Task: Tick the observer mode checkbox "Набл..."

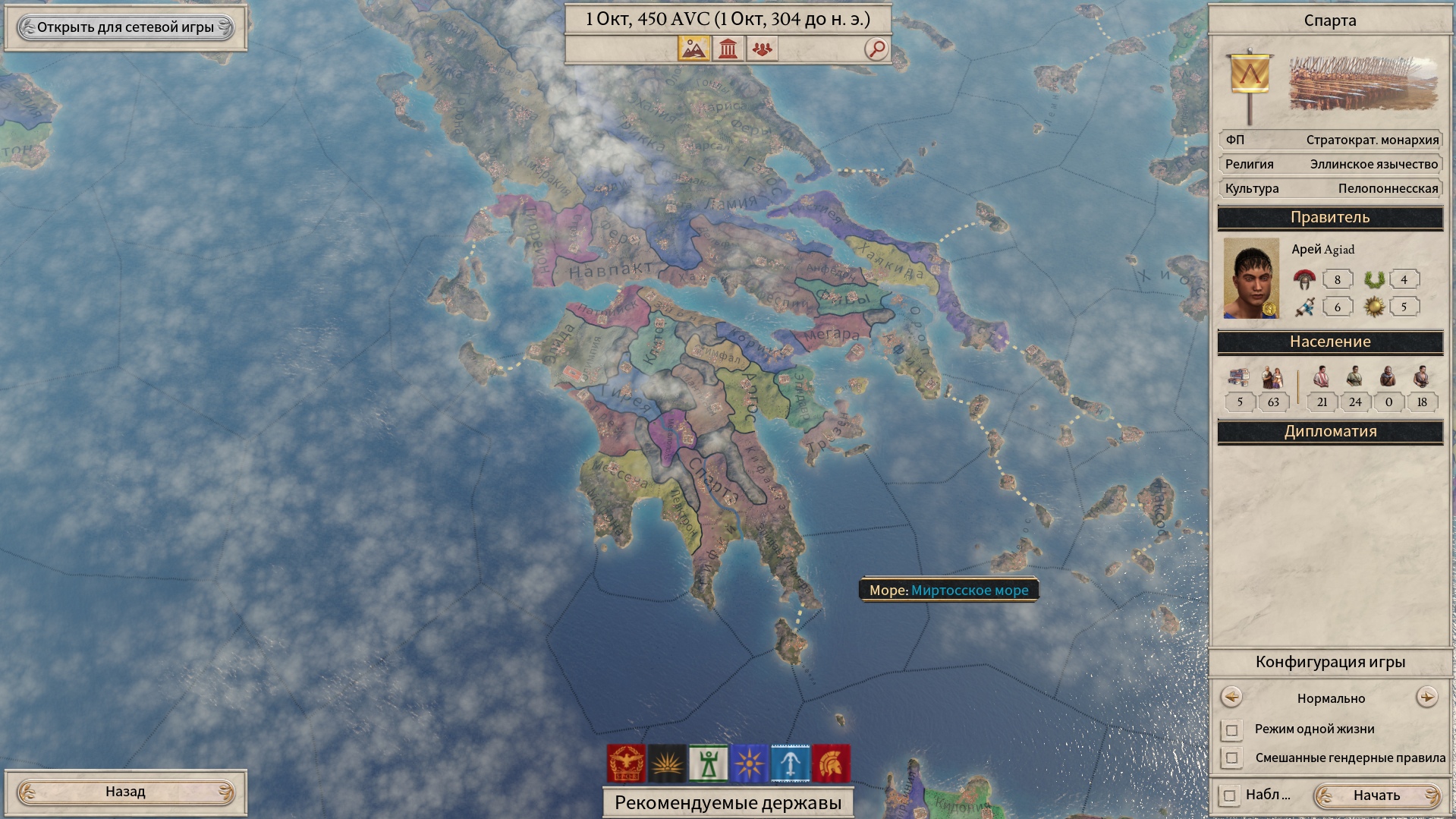Action: [x=1229, y=795]
